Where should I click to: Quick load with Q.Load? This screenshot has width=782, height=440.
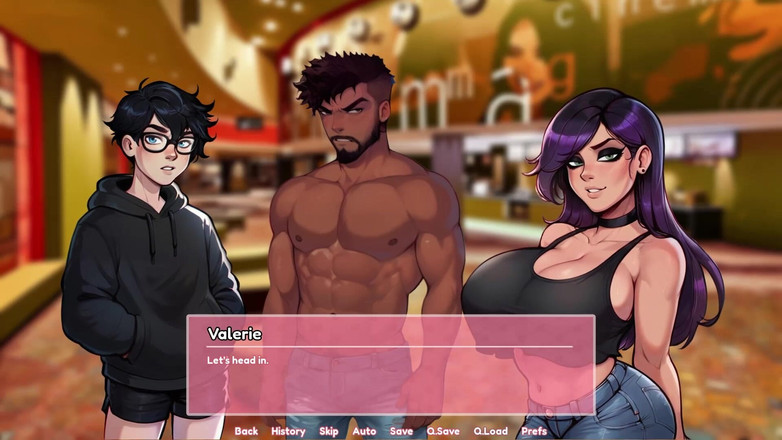[490, 431]
